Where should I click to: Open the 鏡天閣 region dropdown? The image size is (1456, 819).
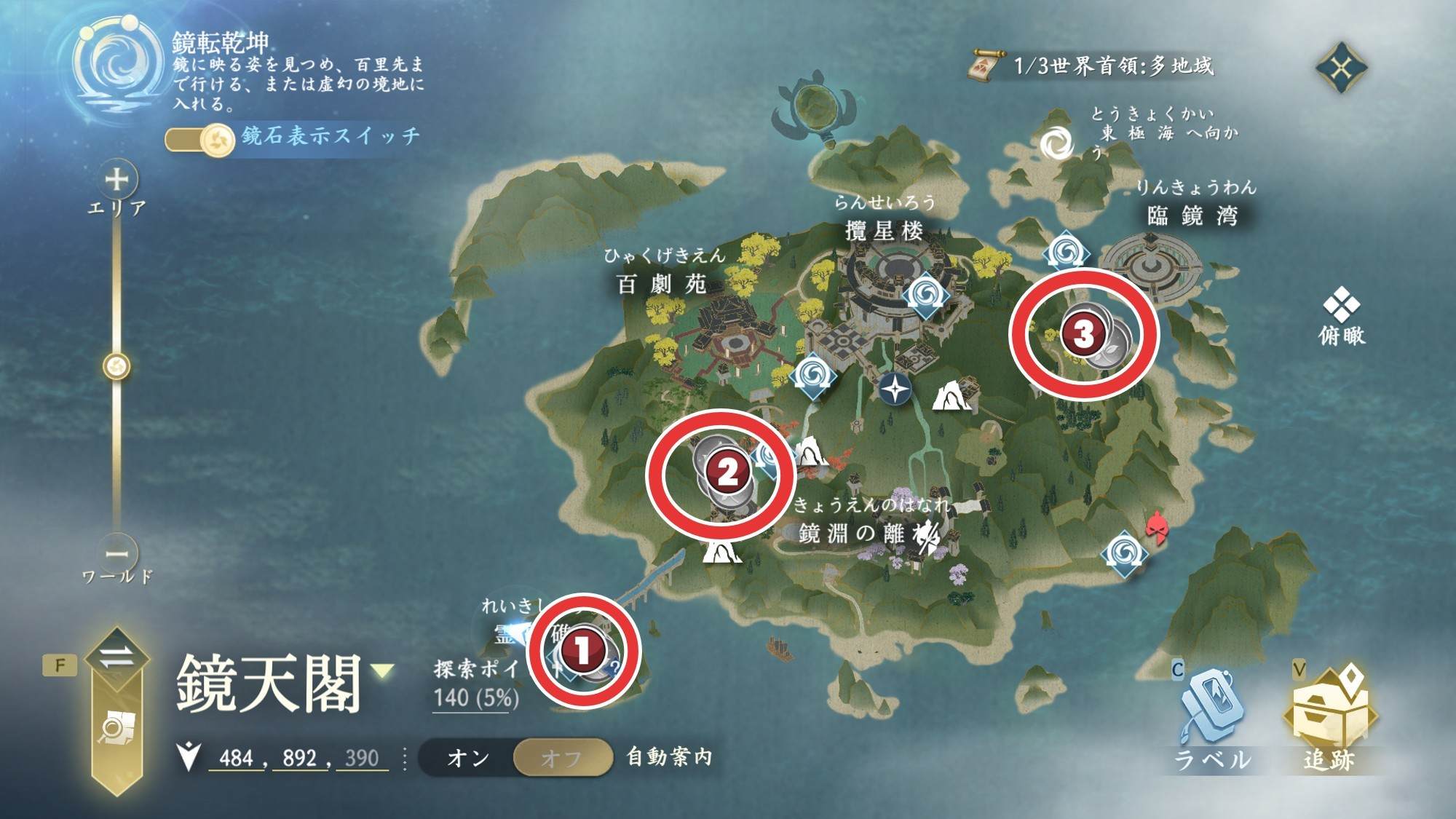384,670
